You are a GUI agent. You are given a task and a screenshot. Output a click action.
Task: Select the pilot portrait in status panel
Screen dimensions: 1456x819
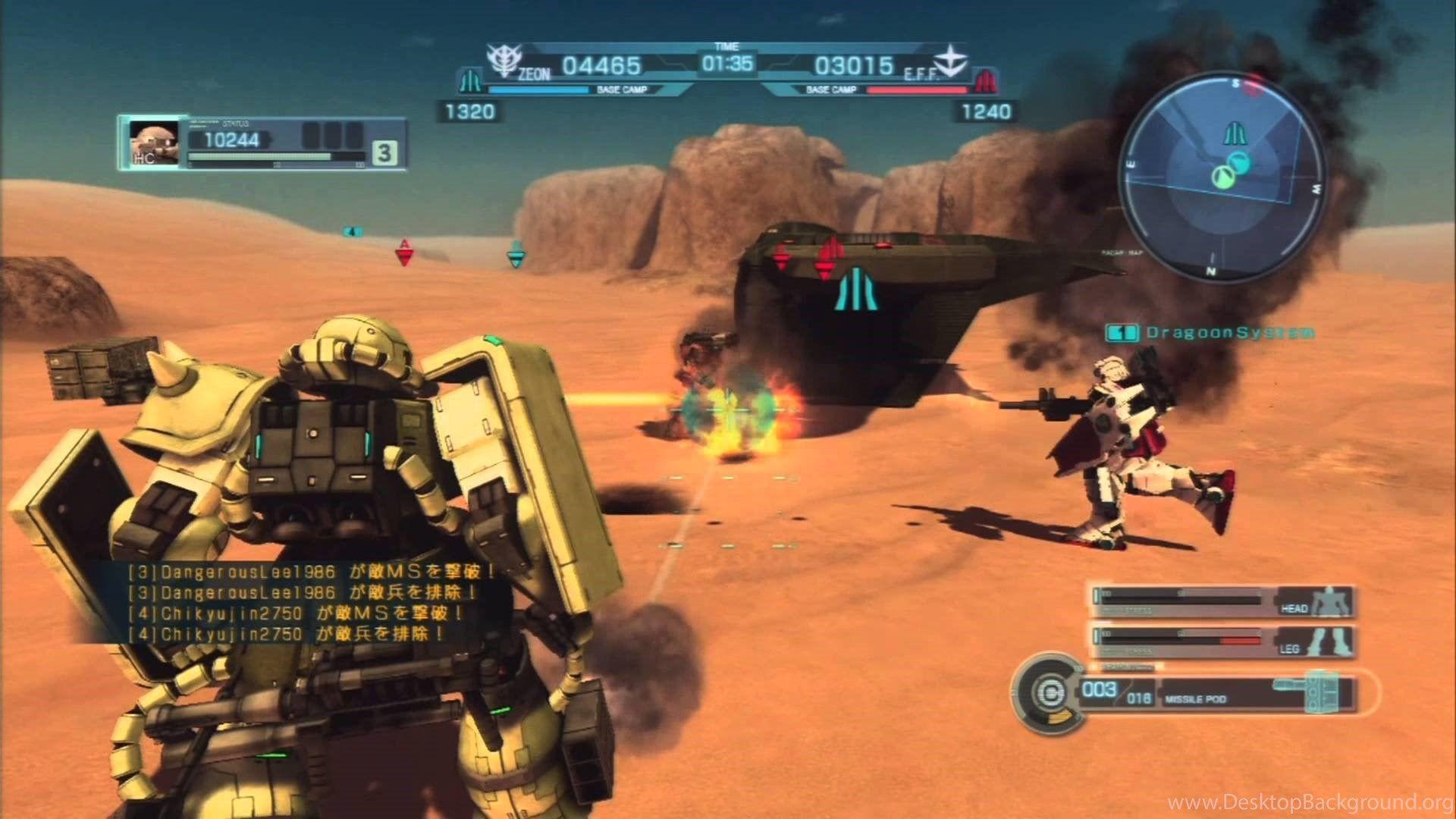point(154,142)
